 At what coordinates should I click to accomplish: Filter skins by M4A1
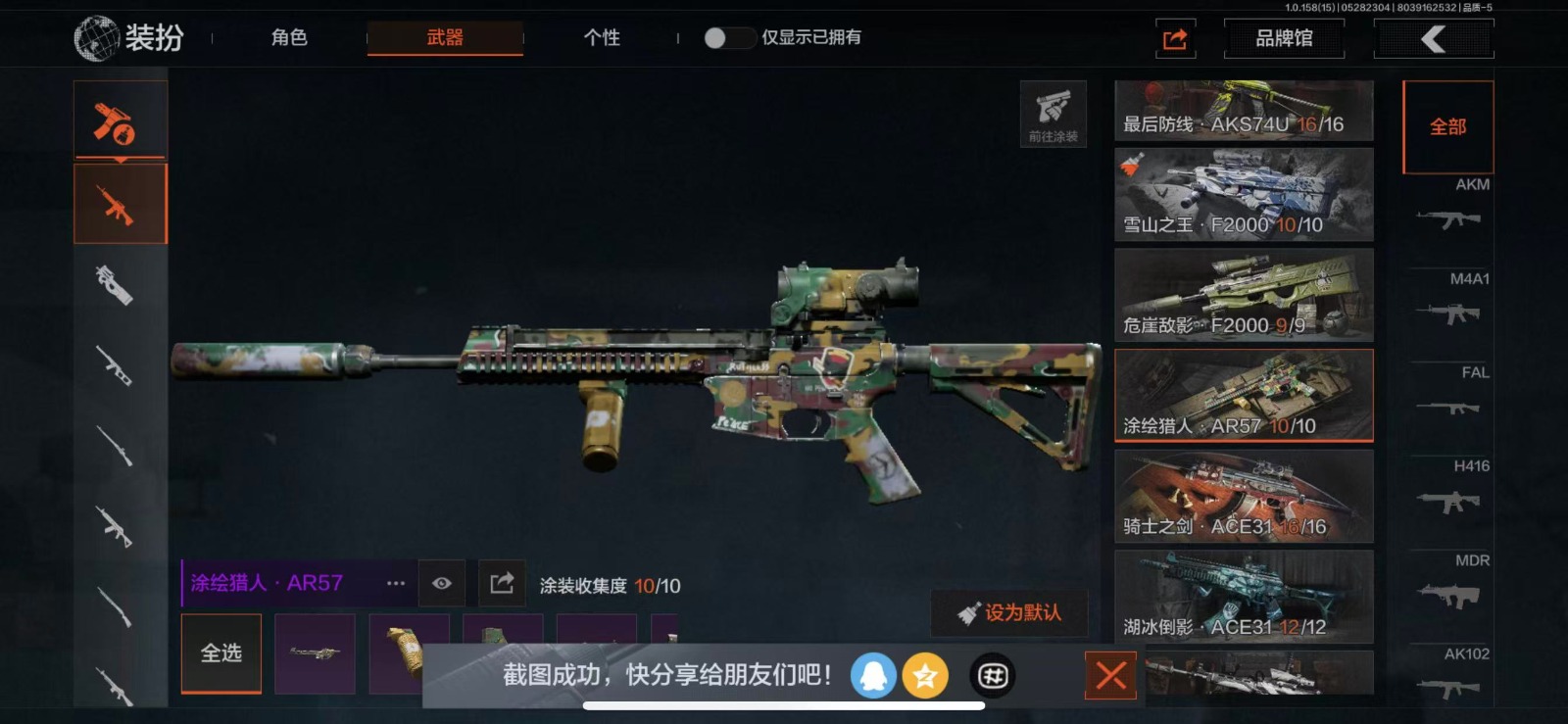pos(1449,302)
